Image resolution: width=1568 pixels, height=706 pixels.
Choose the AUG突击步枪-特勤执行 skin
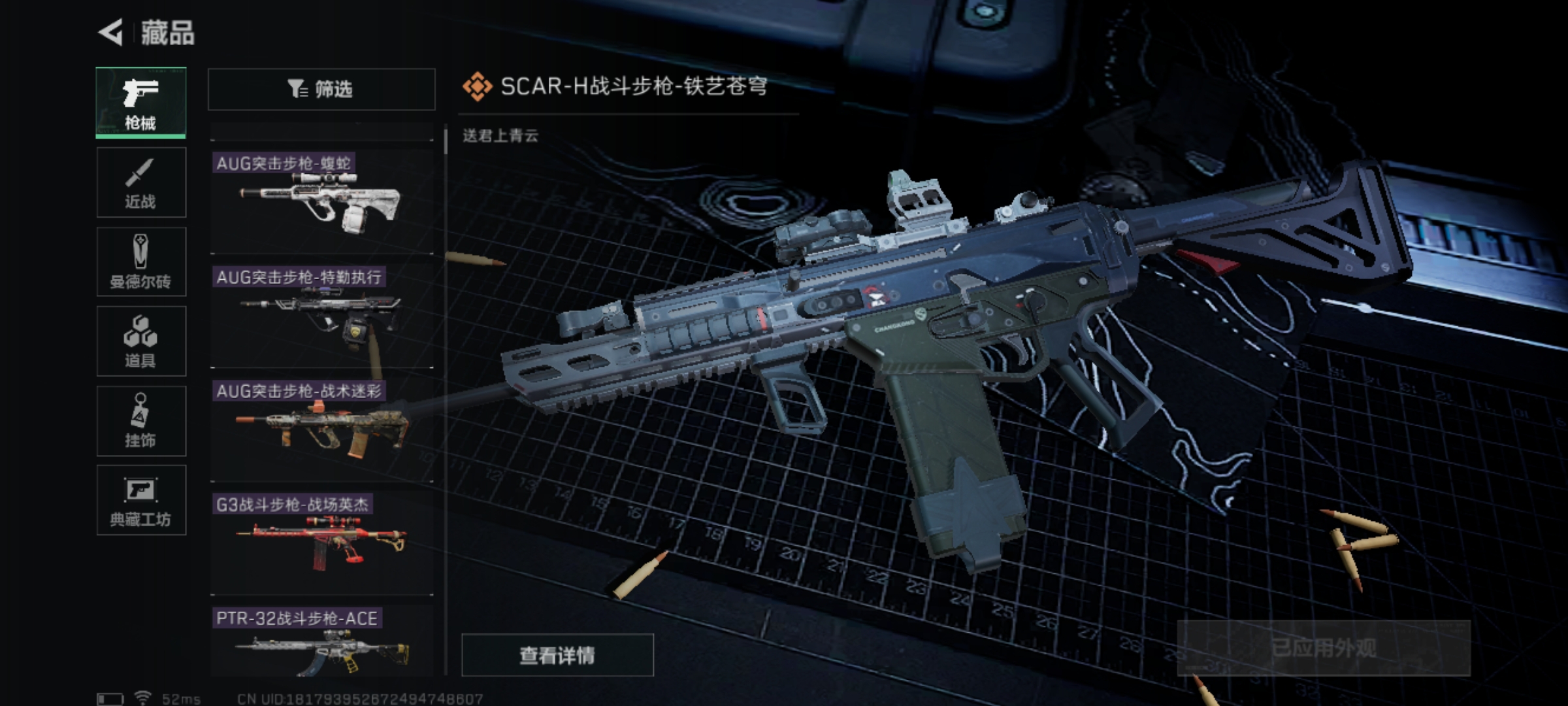(x=321, y=315)
